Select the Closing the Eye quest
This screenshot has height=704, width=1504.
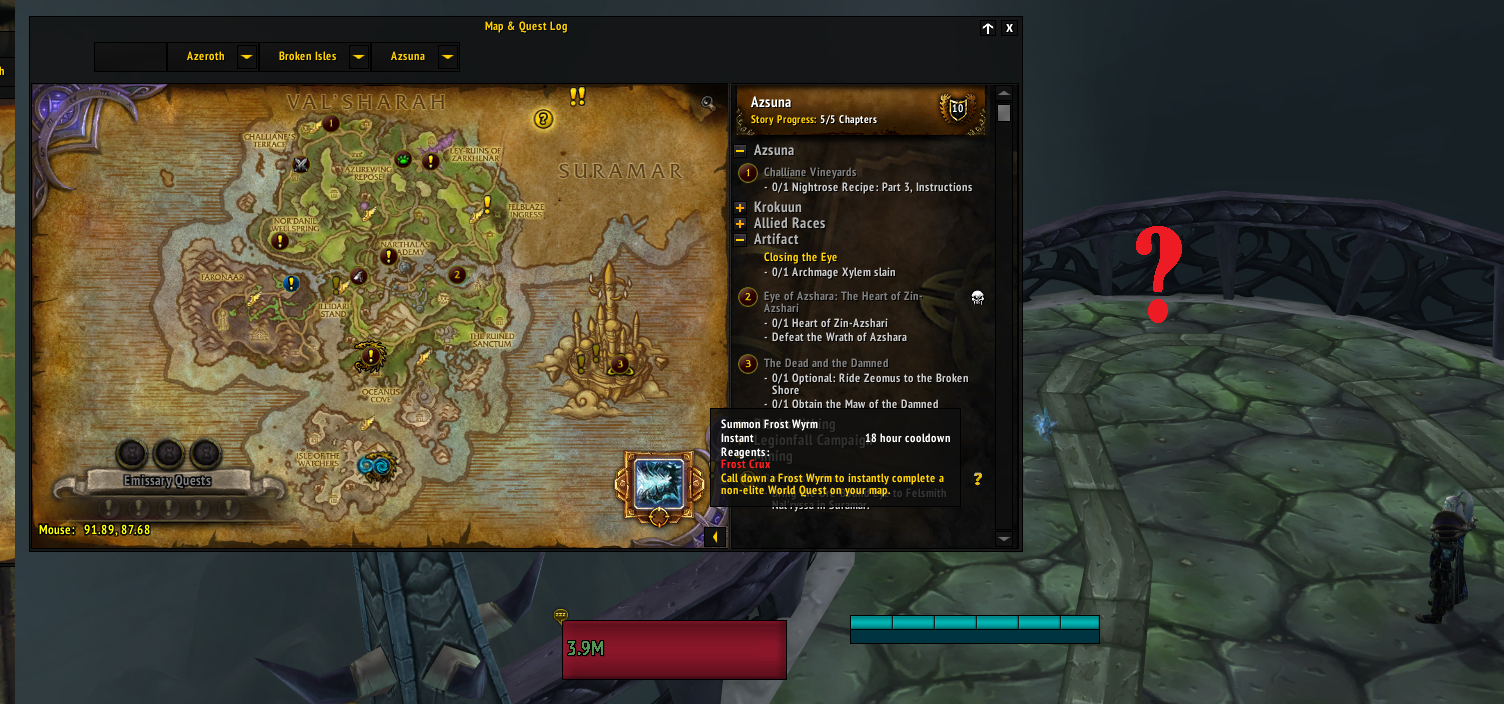click(x=800, y=257)
